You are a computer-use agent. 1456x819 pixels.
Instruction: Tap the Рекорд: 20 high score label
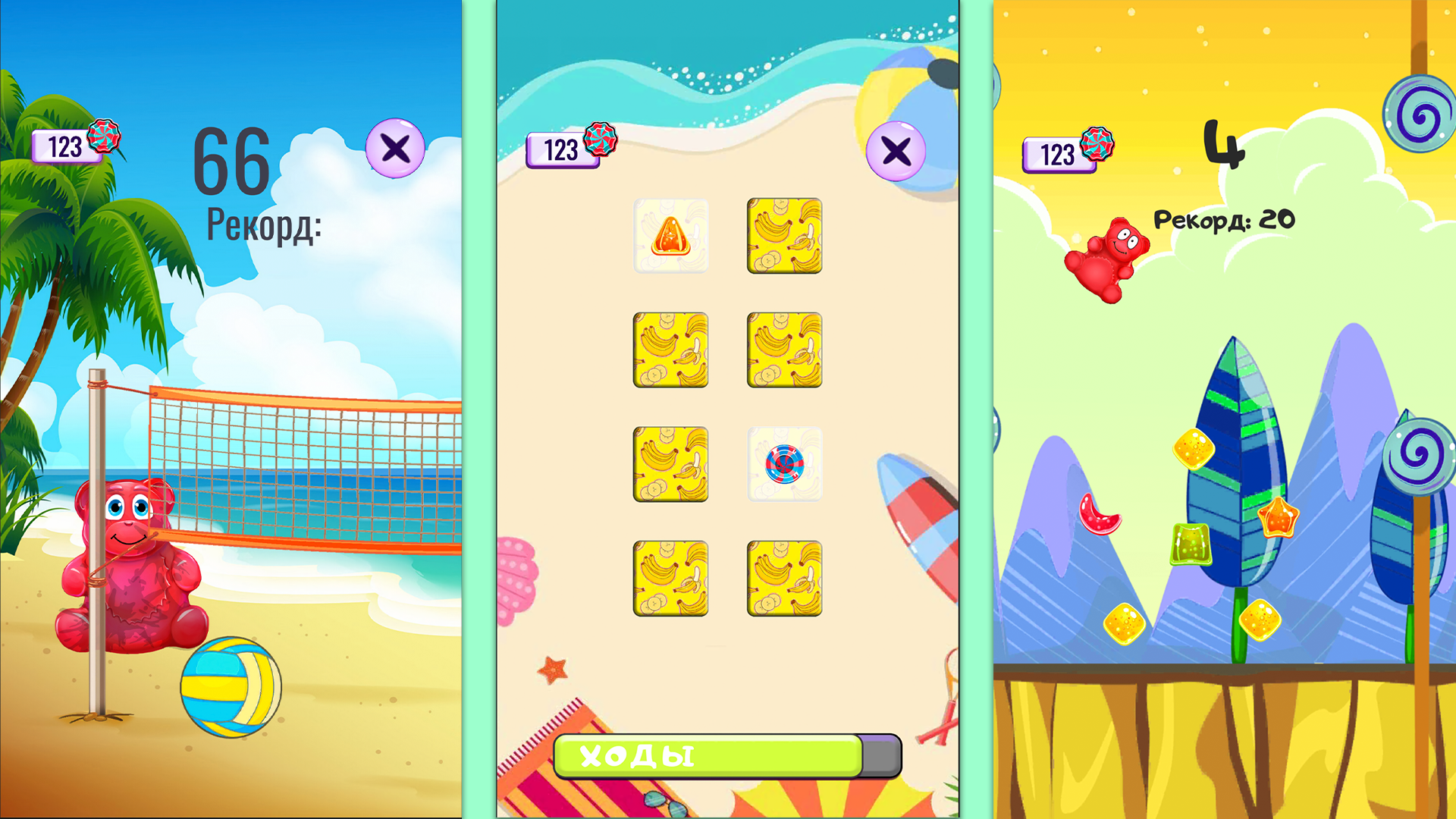(1225, 220)
